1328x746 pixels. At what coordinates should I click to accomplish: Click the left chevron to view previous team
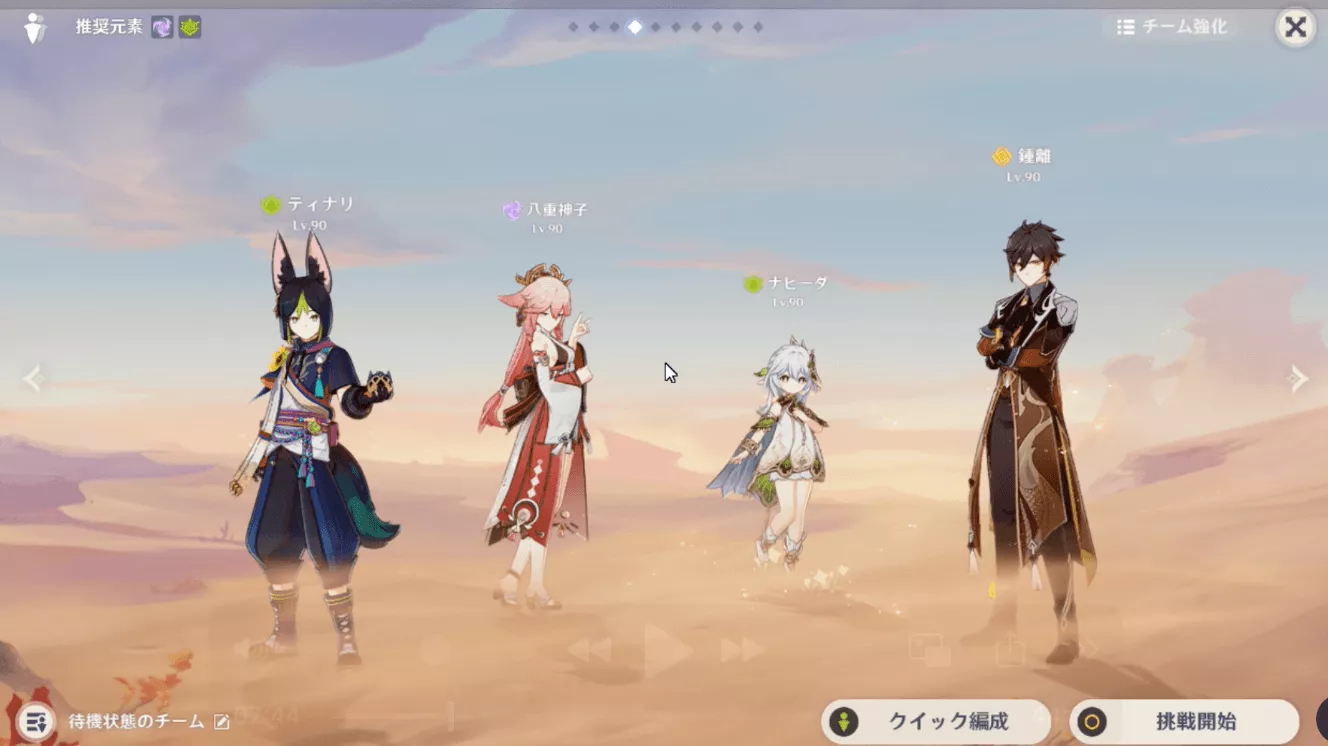coord(33,378)
